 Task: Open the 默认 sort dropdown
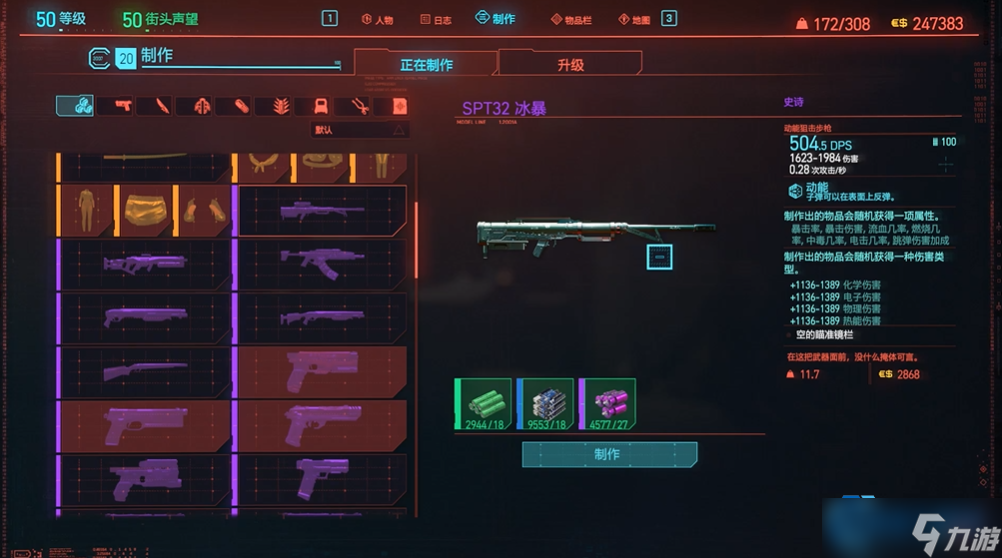[x=360, y=129]
